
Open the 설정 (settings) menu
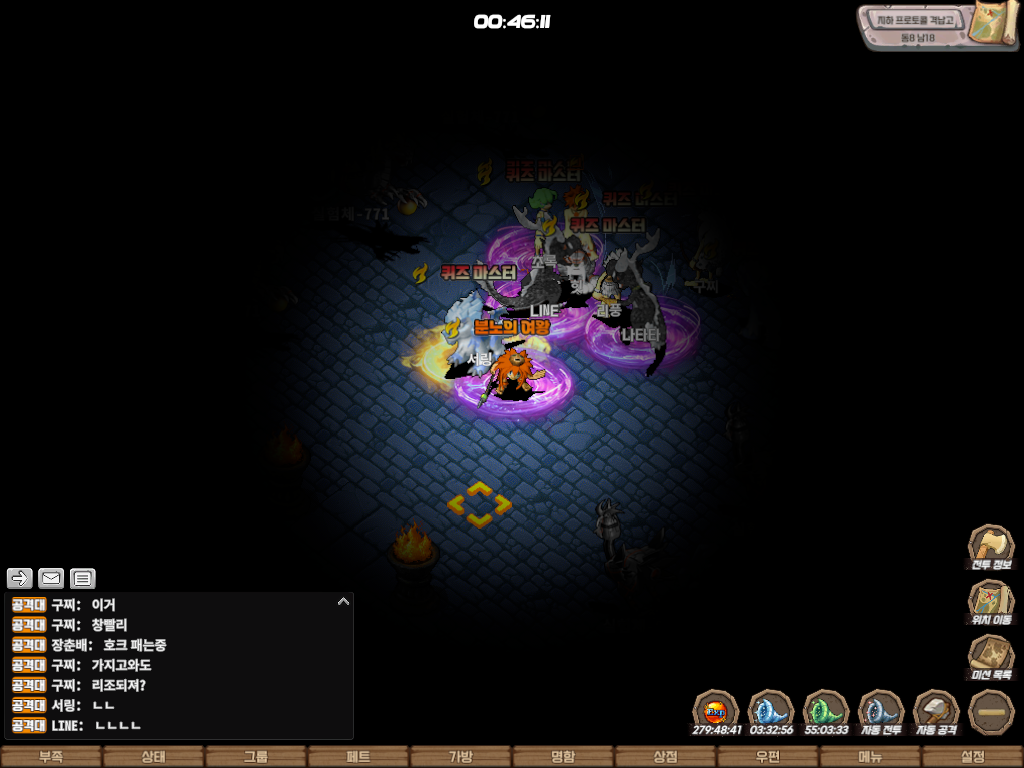click(x=972, y=757)
